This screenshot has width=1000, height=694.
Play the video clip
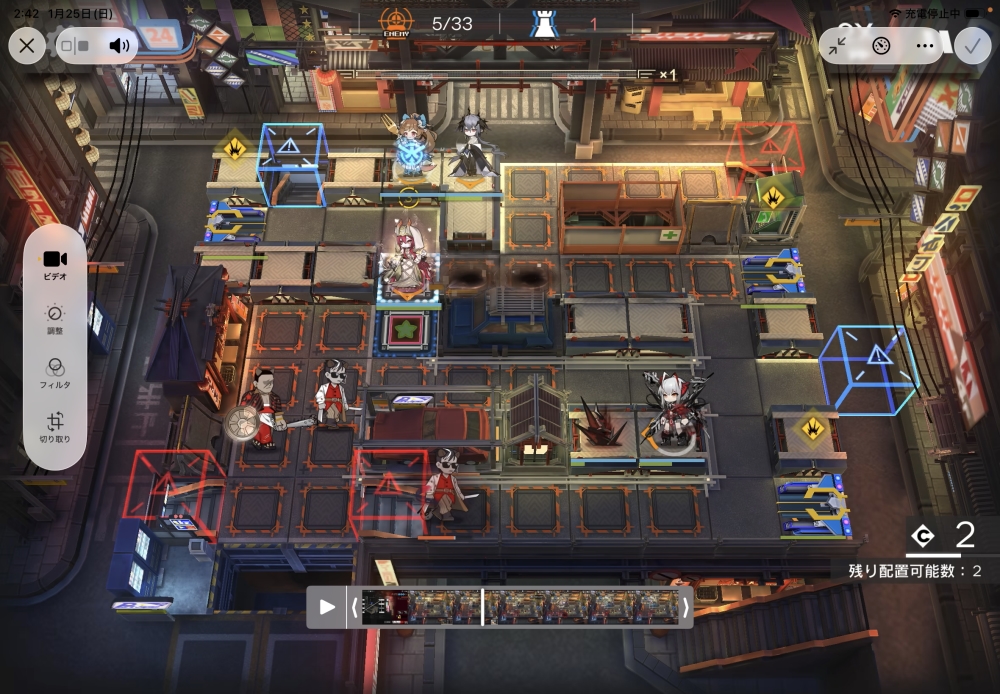(x=327, y=607)
